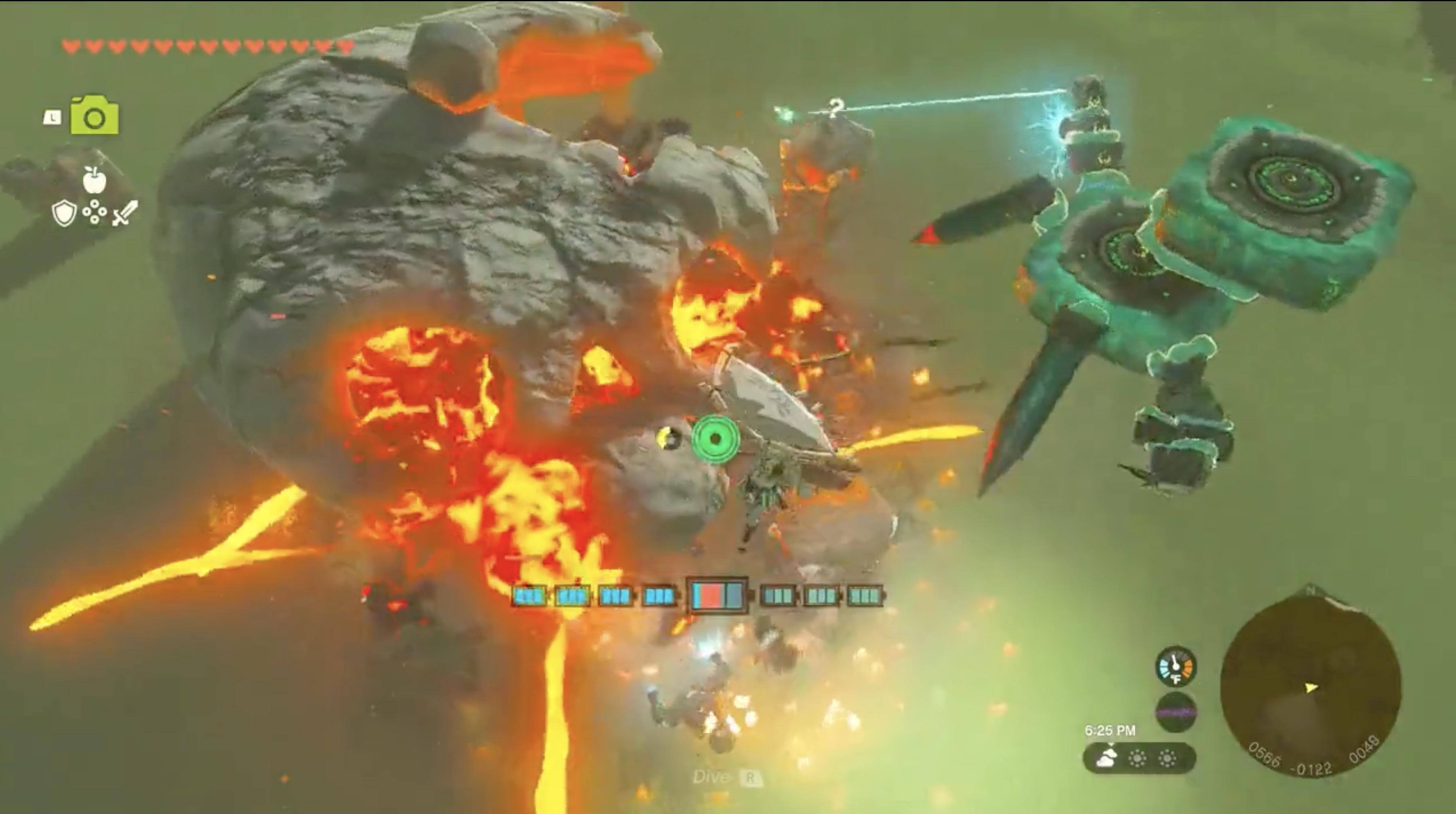
Task: Open the weather forecast panel
Action: point(1139,757)
